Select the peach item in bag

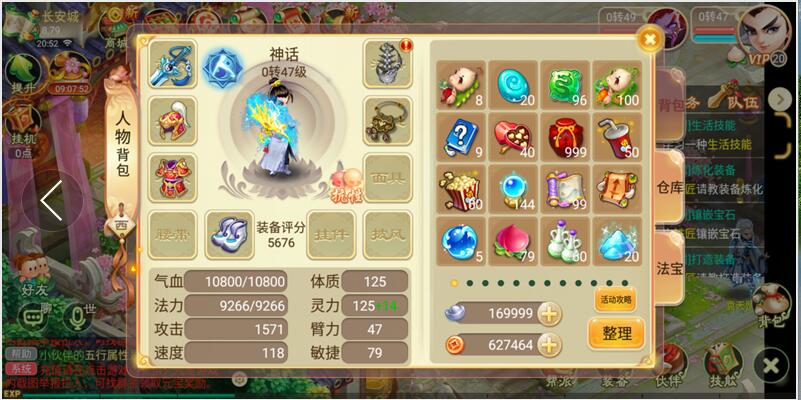point(513,241)
